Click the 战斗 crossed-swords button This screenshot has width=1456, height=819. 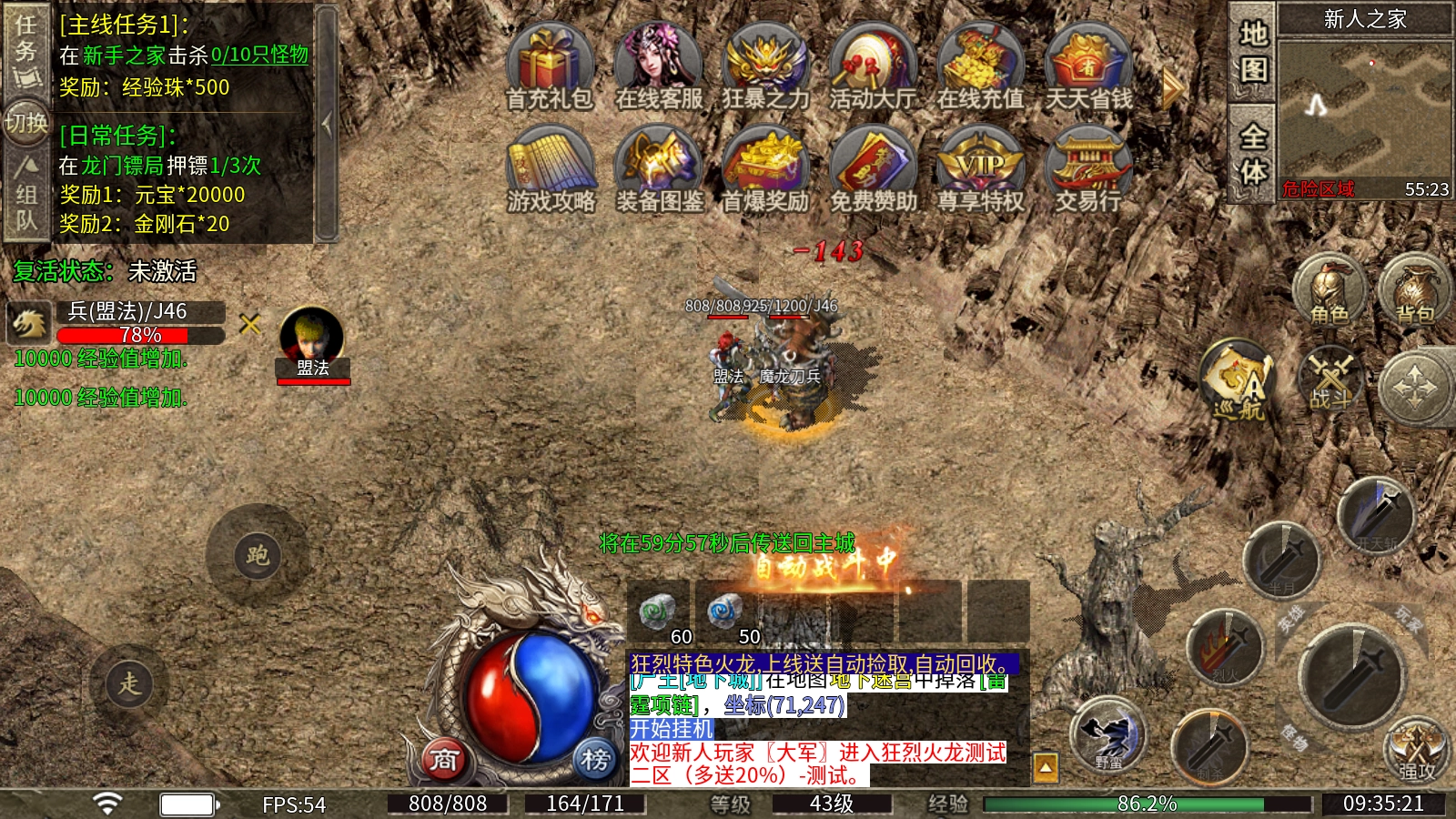pos(1331,379)
